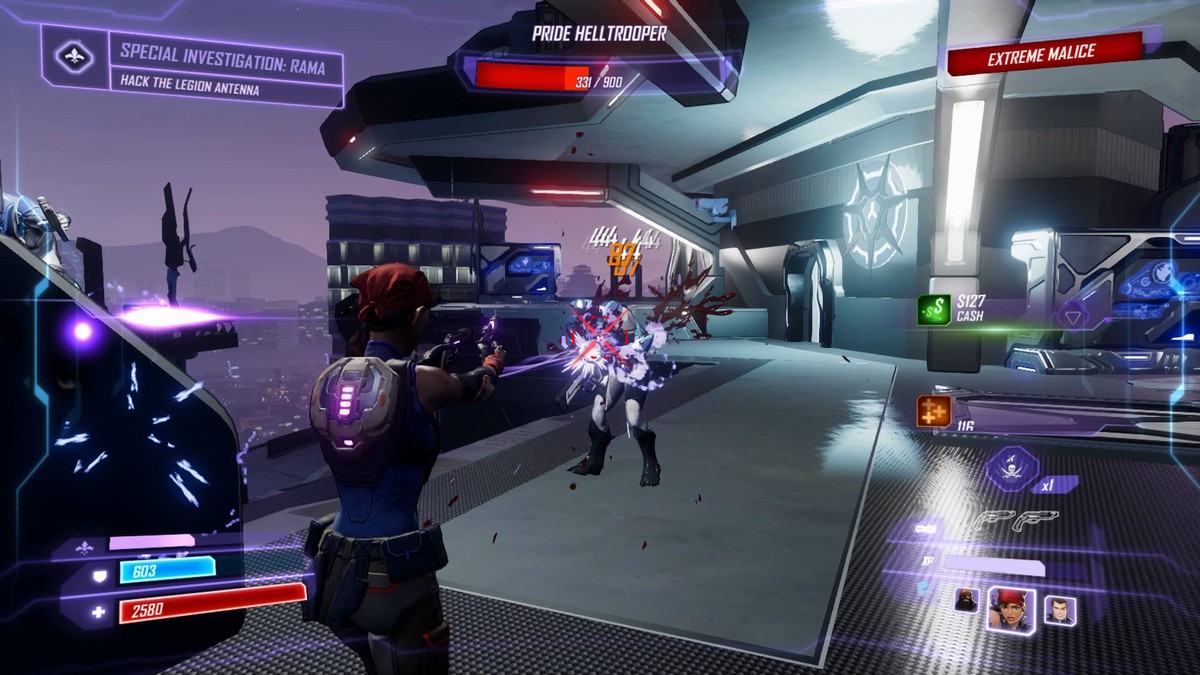This screenshot has height=675, width=1200.
Task: Switch to the bearded agent portrait
Action: click(x=967, y=600)
